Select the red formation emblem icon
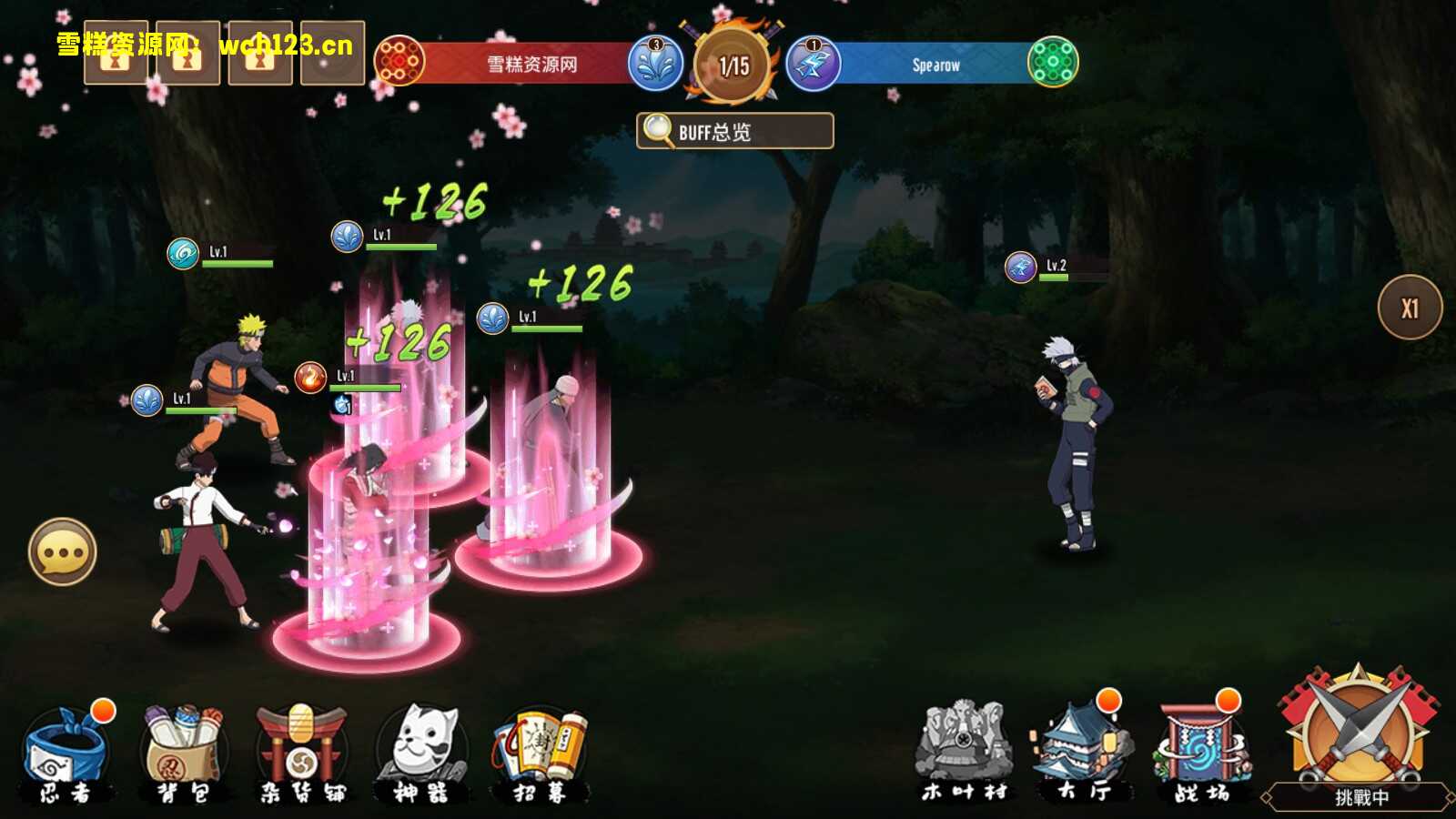The image size is (1456, 819). pyautogui.click(x=399, y=62)
